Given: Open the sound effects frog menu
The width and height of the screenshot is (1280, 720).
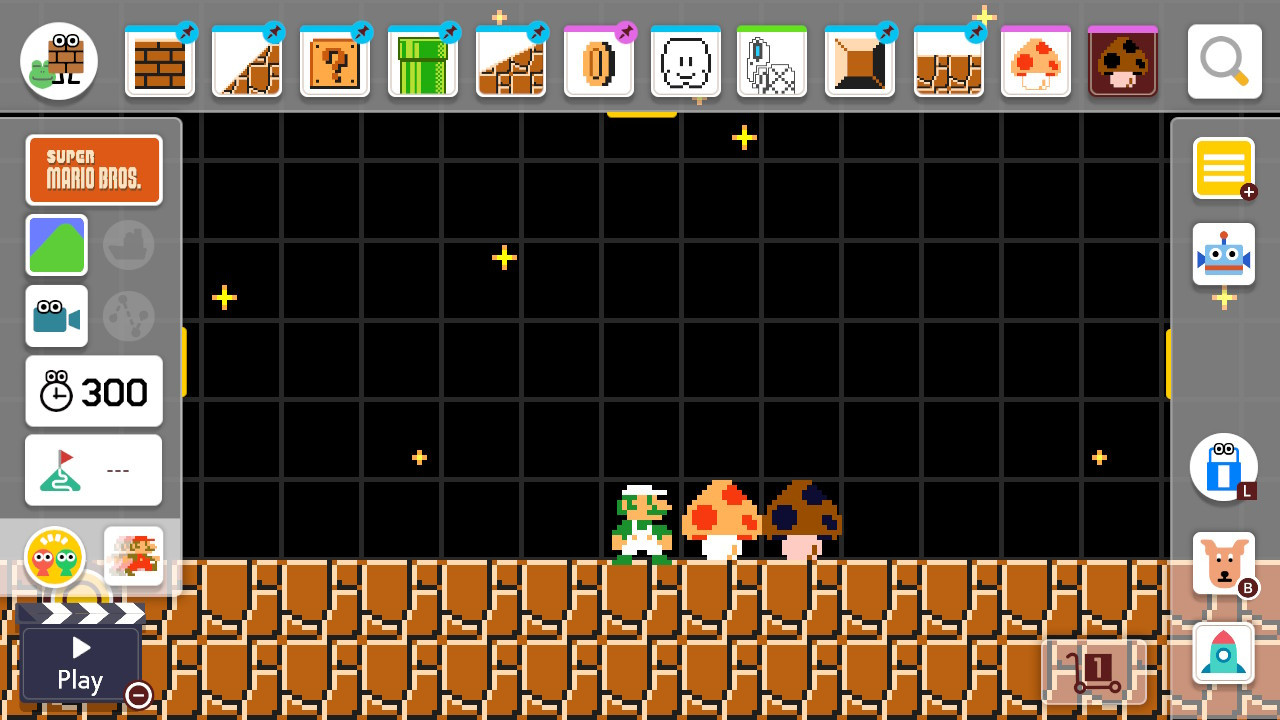Looking at the screenshot, I should (x=57, y=557).
